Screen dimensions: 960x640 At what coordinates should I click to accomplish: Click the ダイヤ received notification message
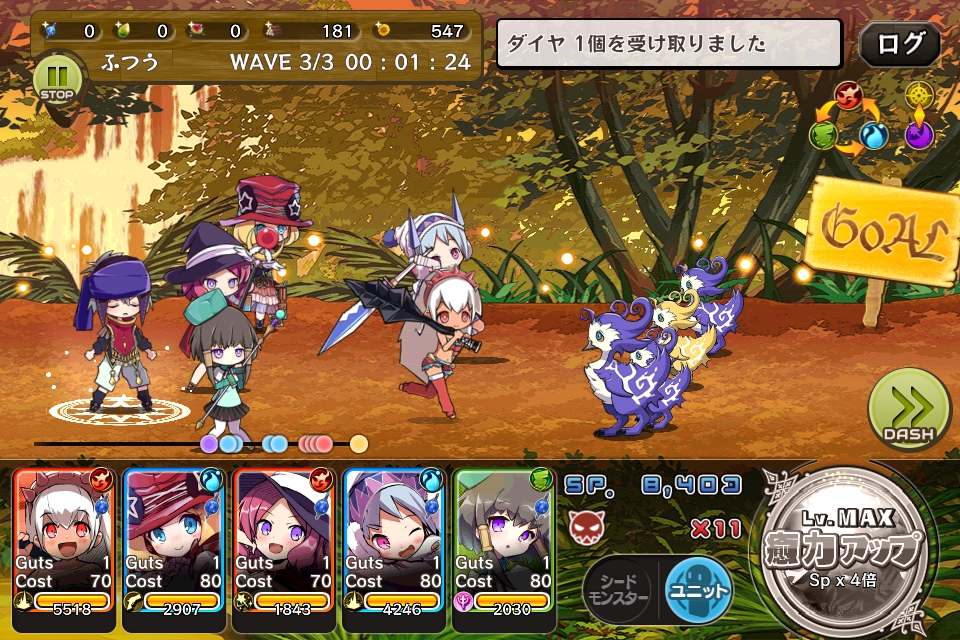click(669, 44)
